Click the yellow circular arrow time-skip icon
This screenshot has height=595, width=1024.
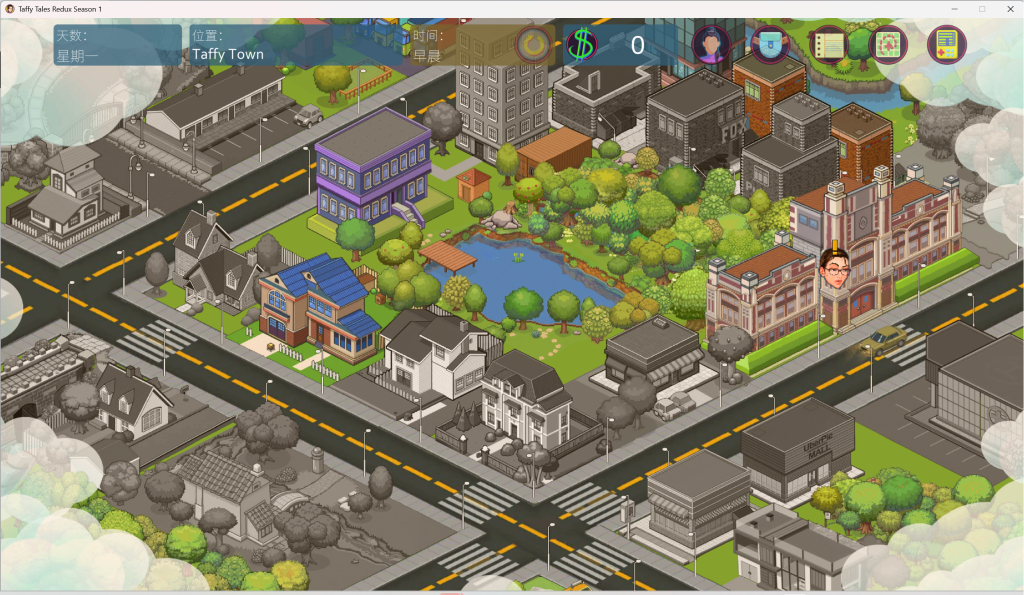pyautogui.click(x=532, y=44)
